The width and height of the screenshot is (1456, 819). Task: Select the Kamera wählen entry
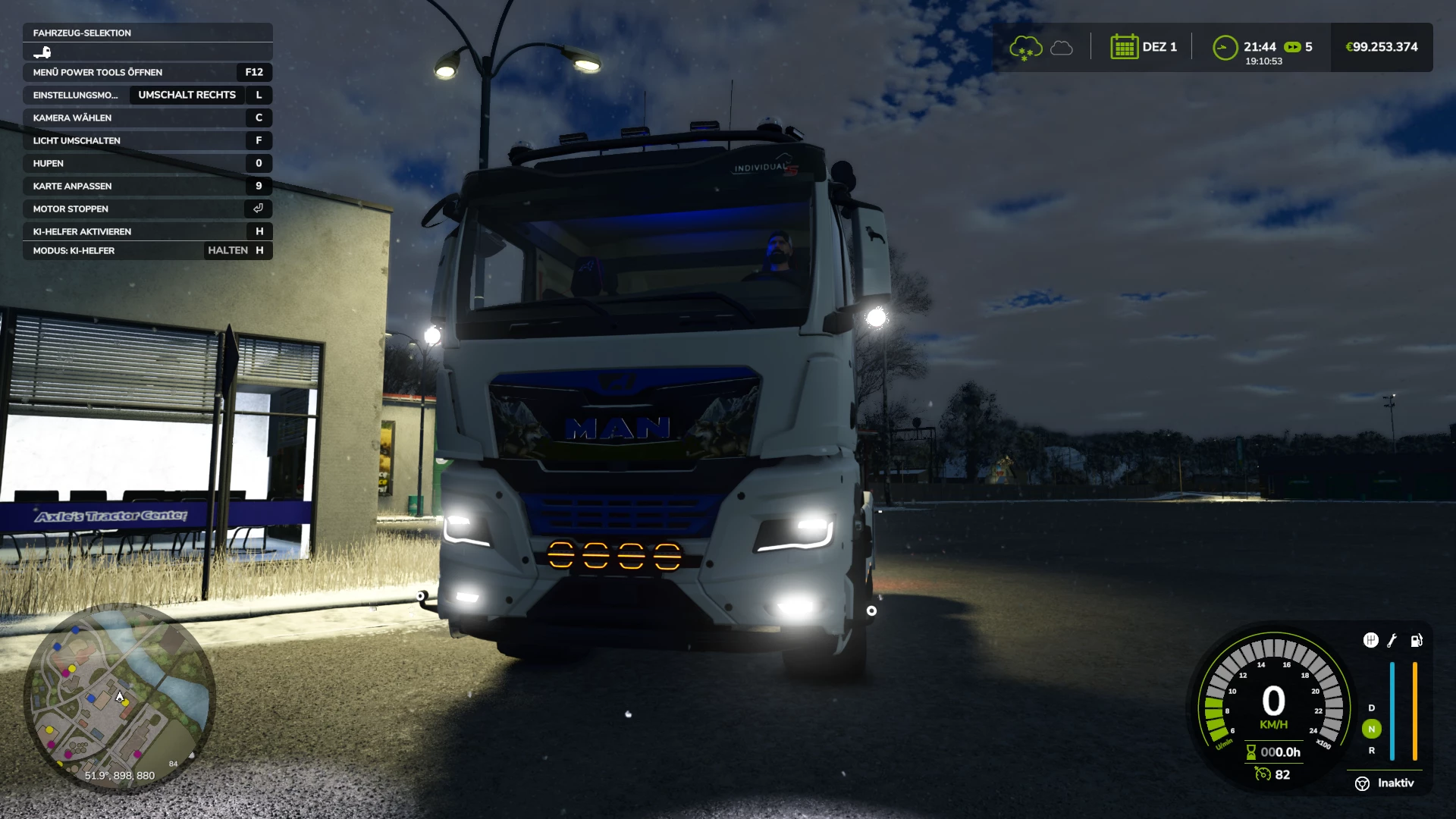coord(148,118)
